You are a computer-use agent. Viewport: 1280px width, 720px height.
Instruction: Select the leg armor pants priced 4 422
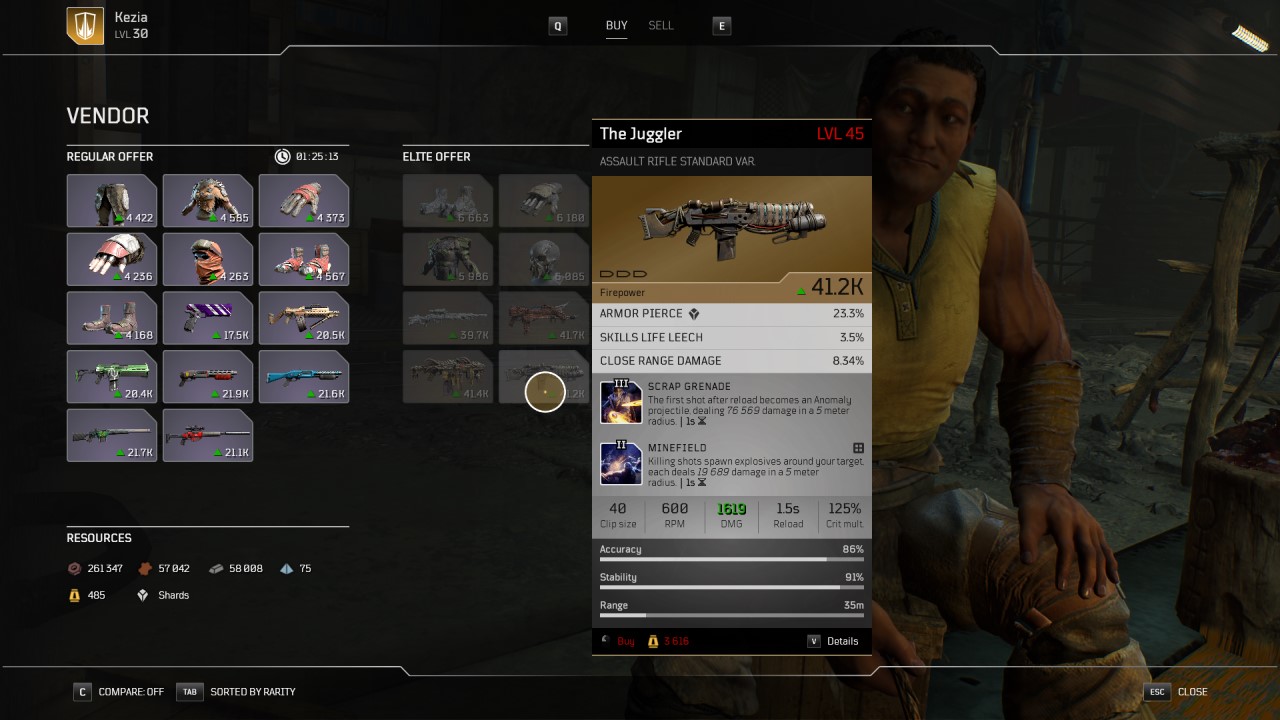click(x=112, y=200)
